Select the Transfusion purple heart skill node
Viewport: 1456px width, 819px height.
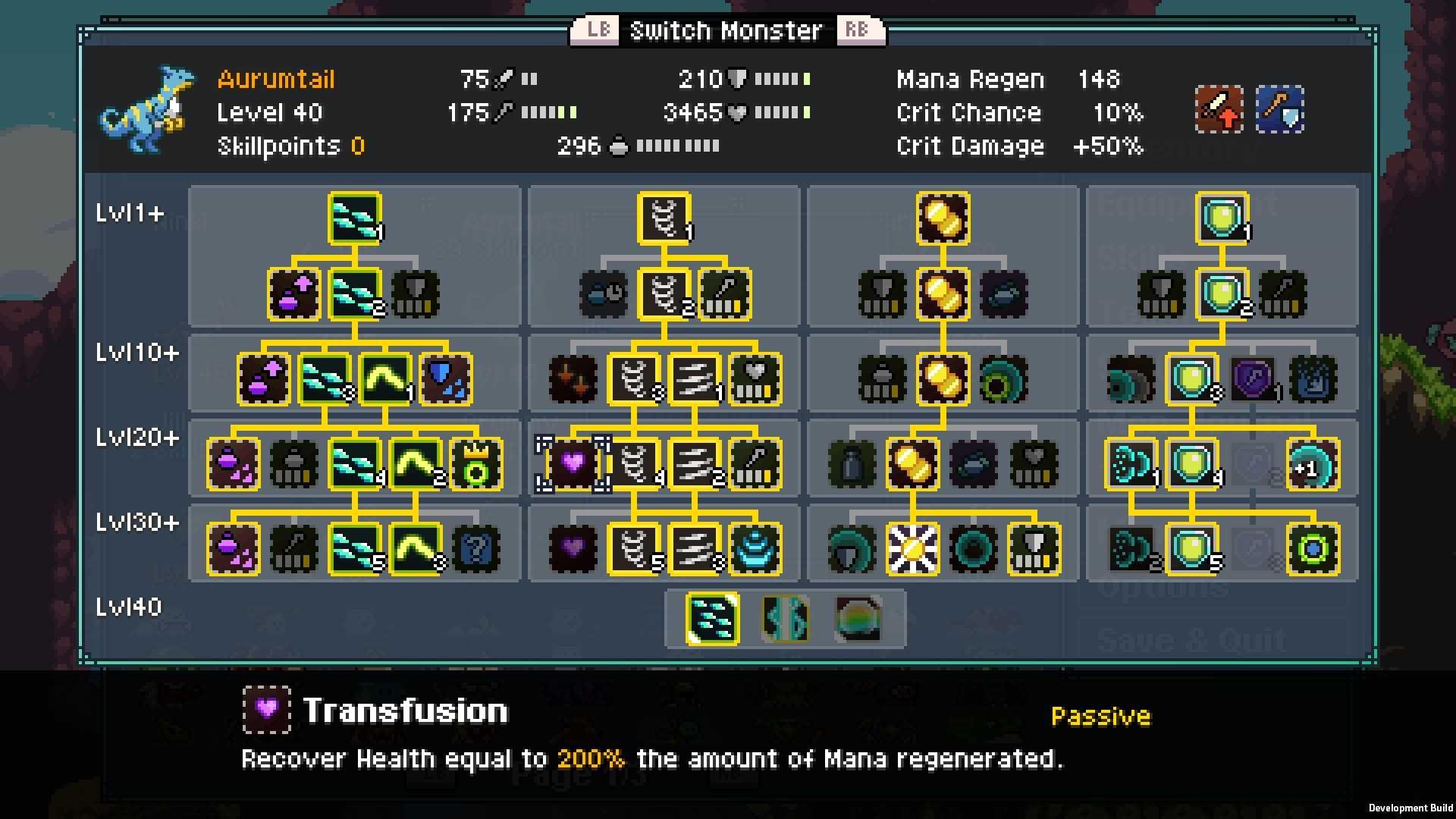(573, 465)
